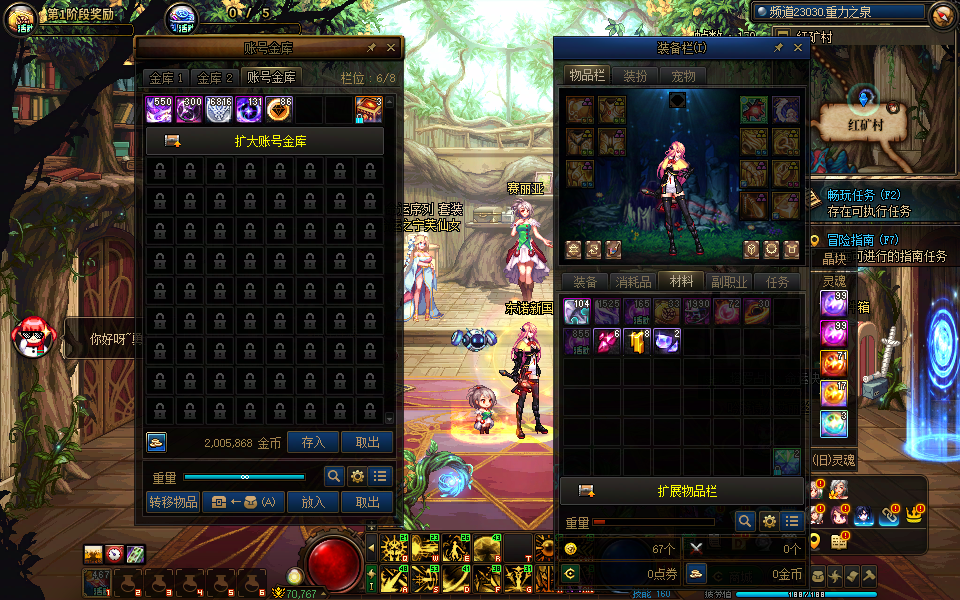Click the 扩大账号金库 expand vault button
Image resolution: width=960 pixels, height=600 pixels.
point(265,141)
